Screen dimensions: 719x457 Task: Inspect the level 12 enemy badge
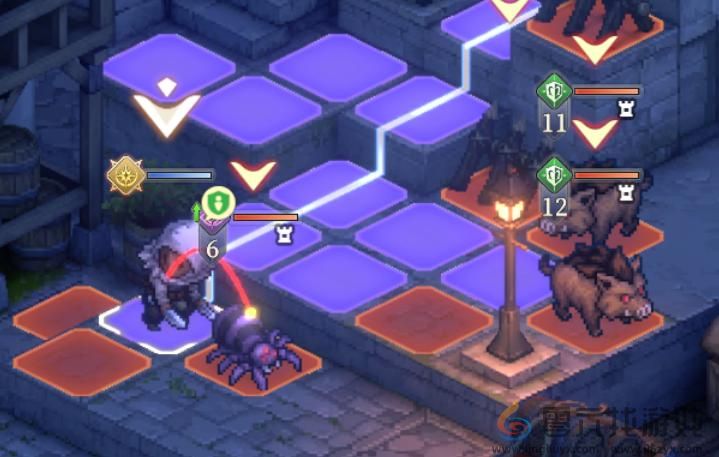553,188
